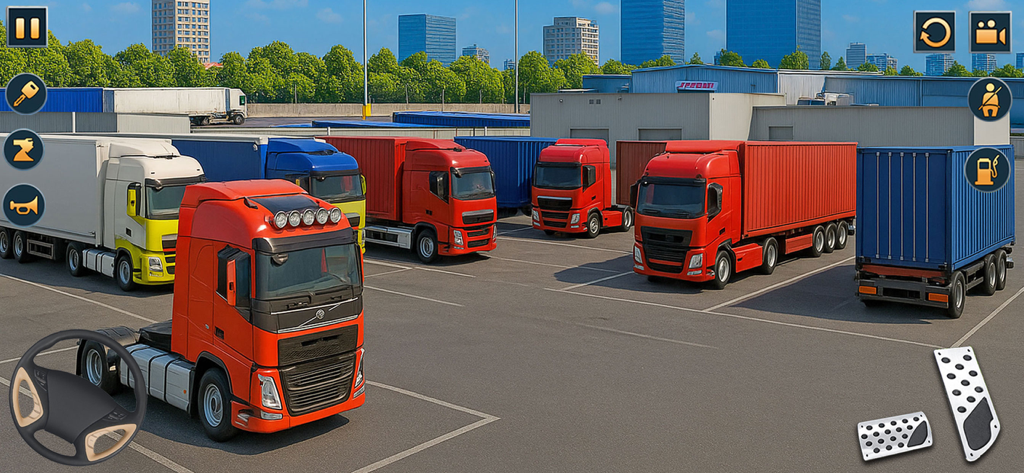1024x473 pixels.
Task: Toggle the seatbelt icon
Action: [989, 99]
